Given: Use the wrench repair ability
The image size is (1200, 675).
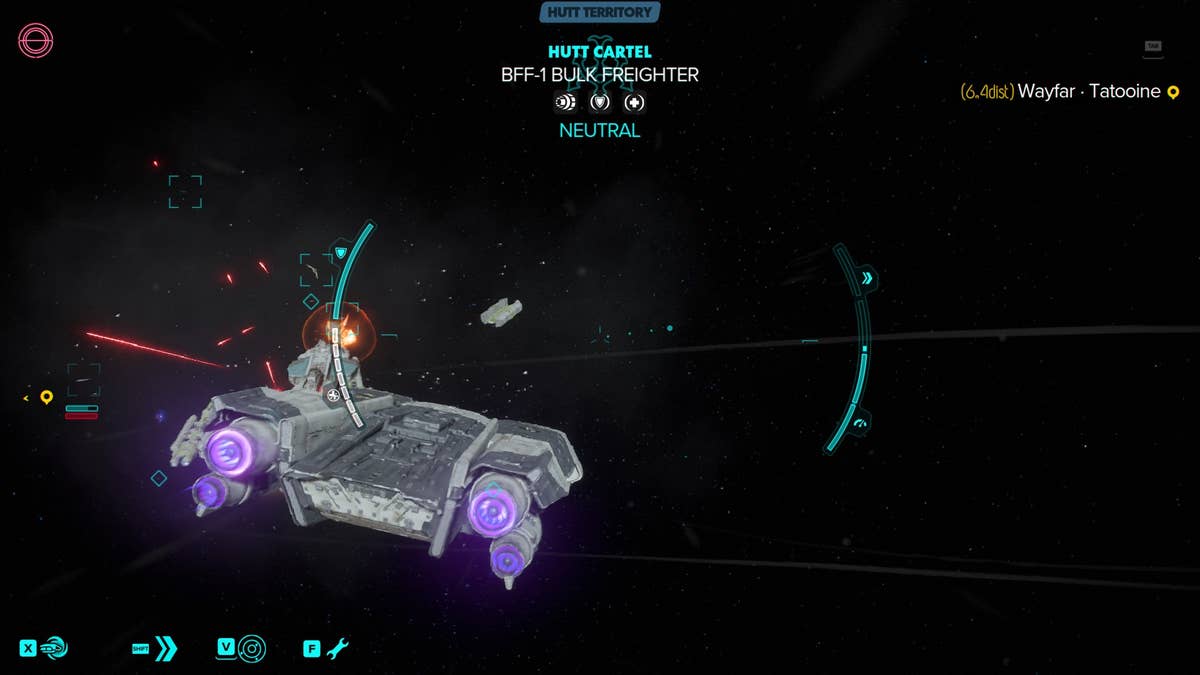Looking at the screenshot, I should point(337,648).
